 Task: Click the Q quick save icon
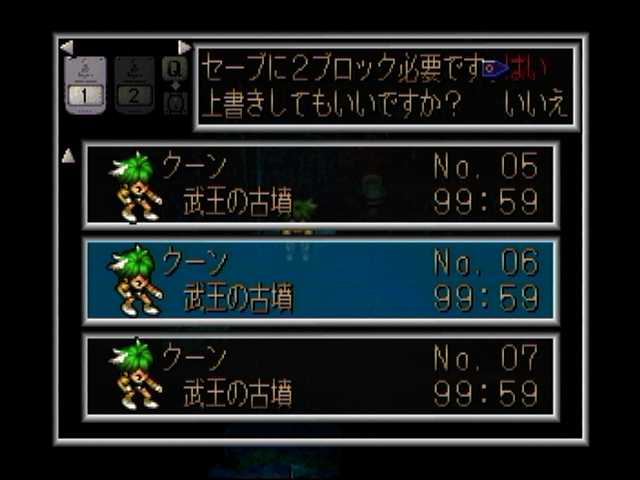pos(174,68)
